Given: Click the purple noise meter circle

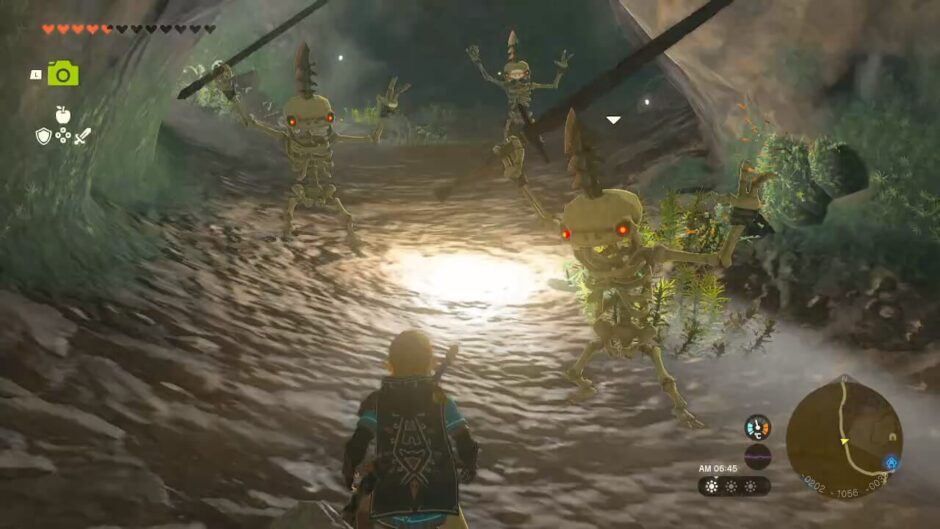Looking at the screenshot, I should pyautogui.click(x=757, y=457).
